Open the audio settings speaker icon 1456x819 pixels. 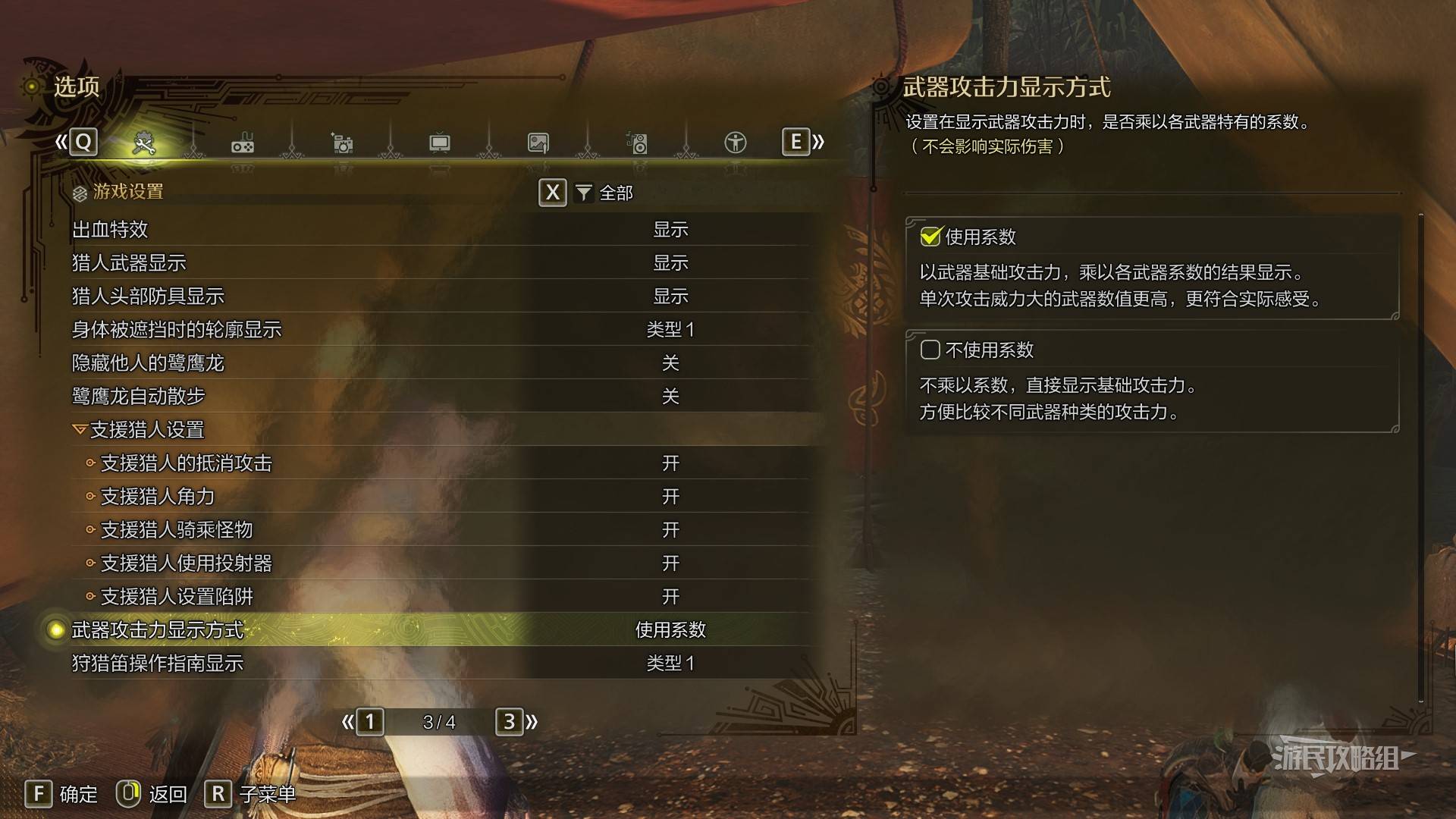coord(637,143)
